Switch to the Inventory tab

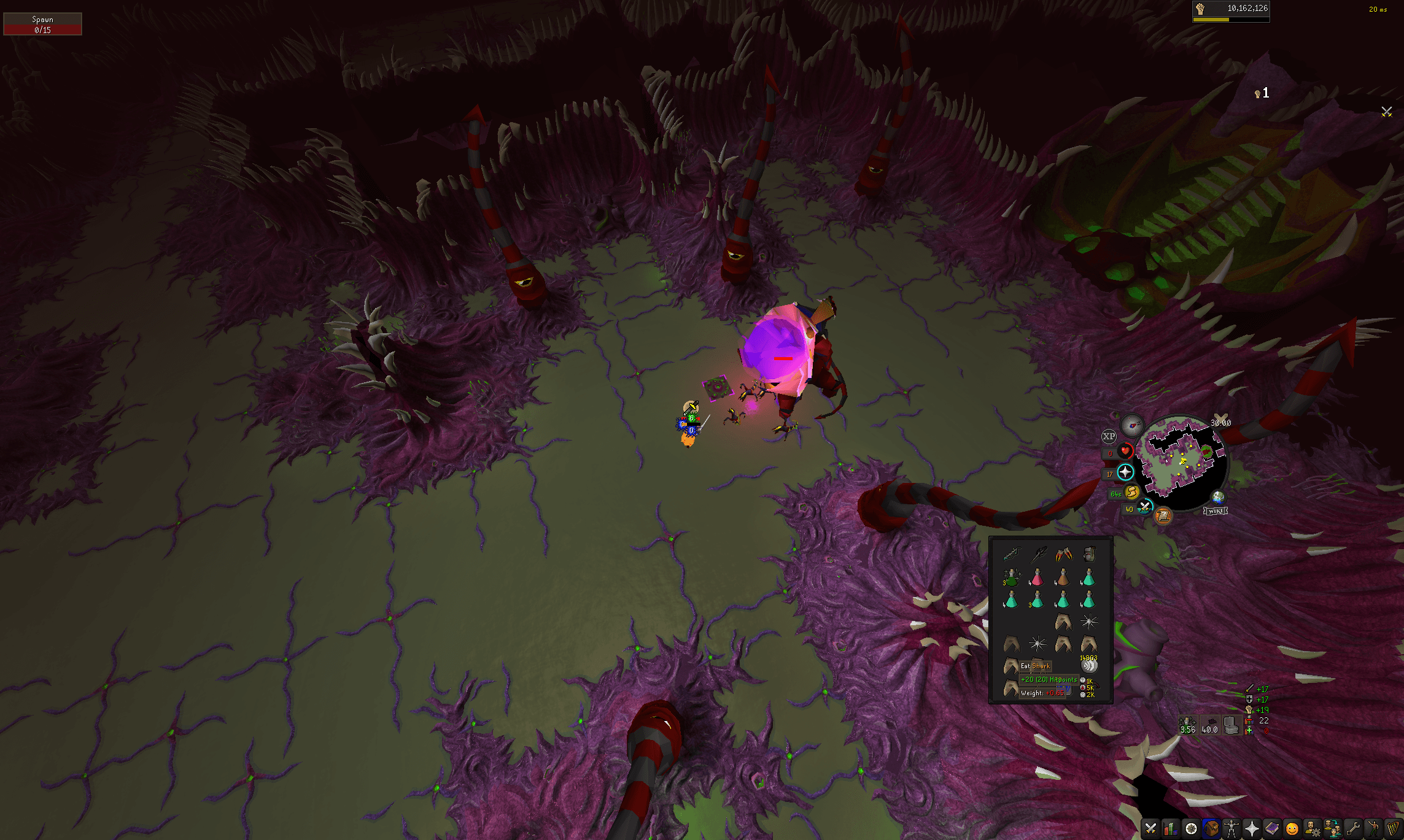[x=1211, y=827]
